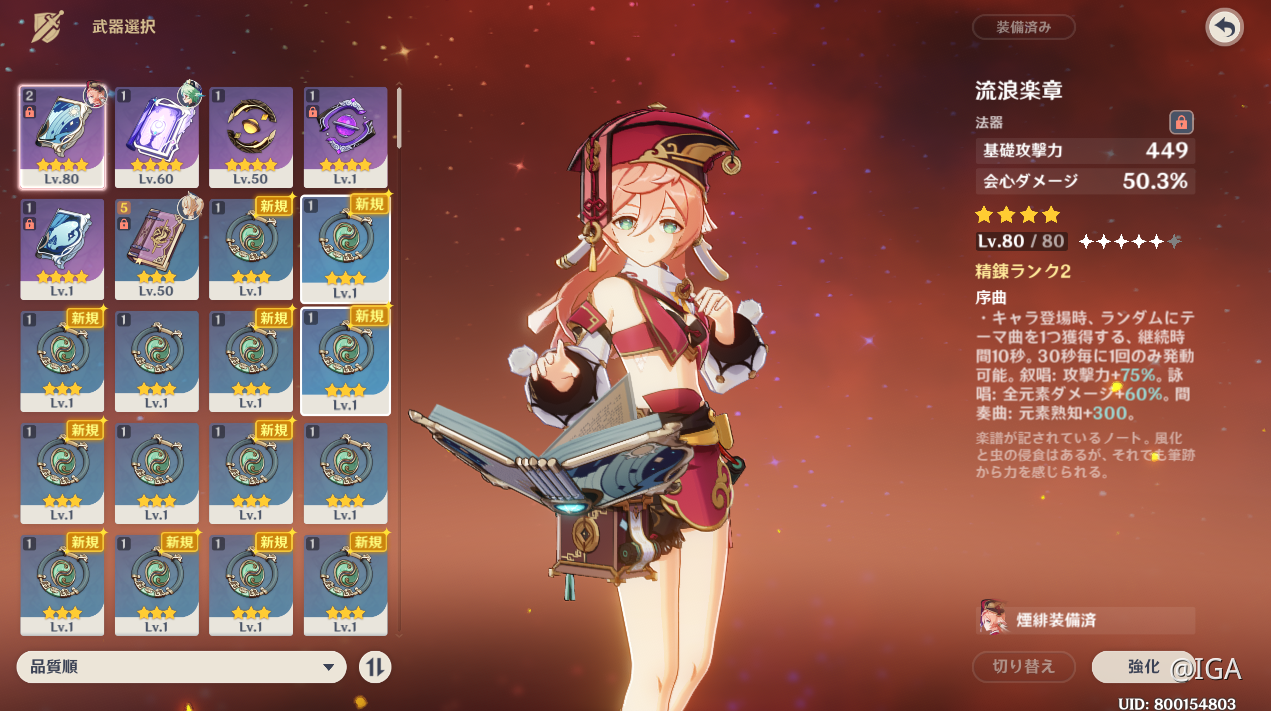Choose the Lv.50 brown three-star book
Screen dimensions: 1271x711
[x=157, y=248]
